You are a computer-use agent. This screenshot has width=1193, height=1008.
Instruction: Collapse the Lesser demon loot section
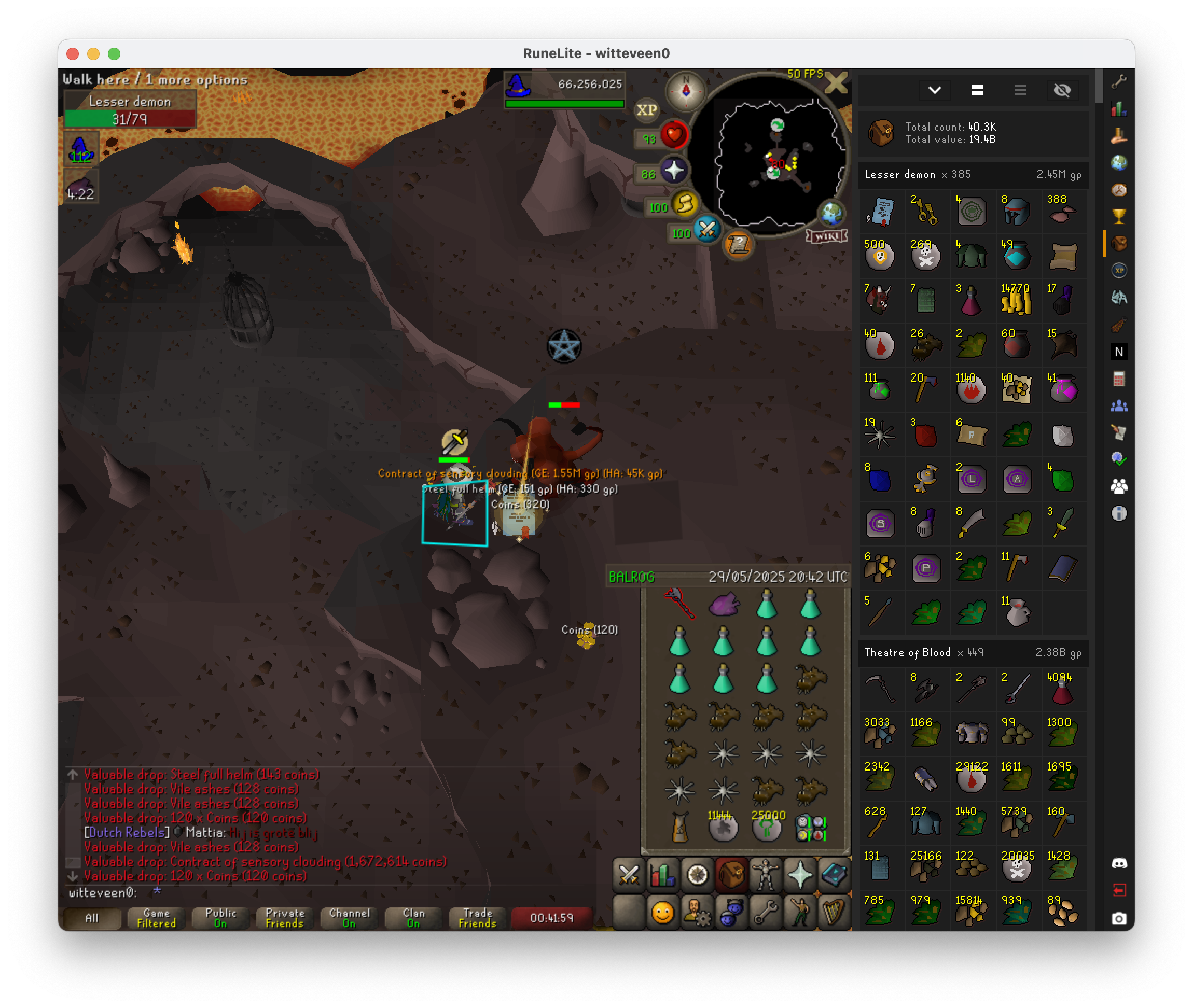click(973, 175)
